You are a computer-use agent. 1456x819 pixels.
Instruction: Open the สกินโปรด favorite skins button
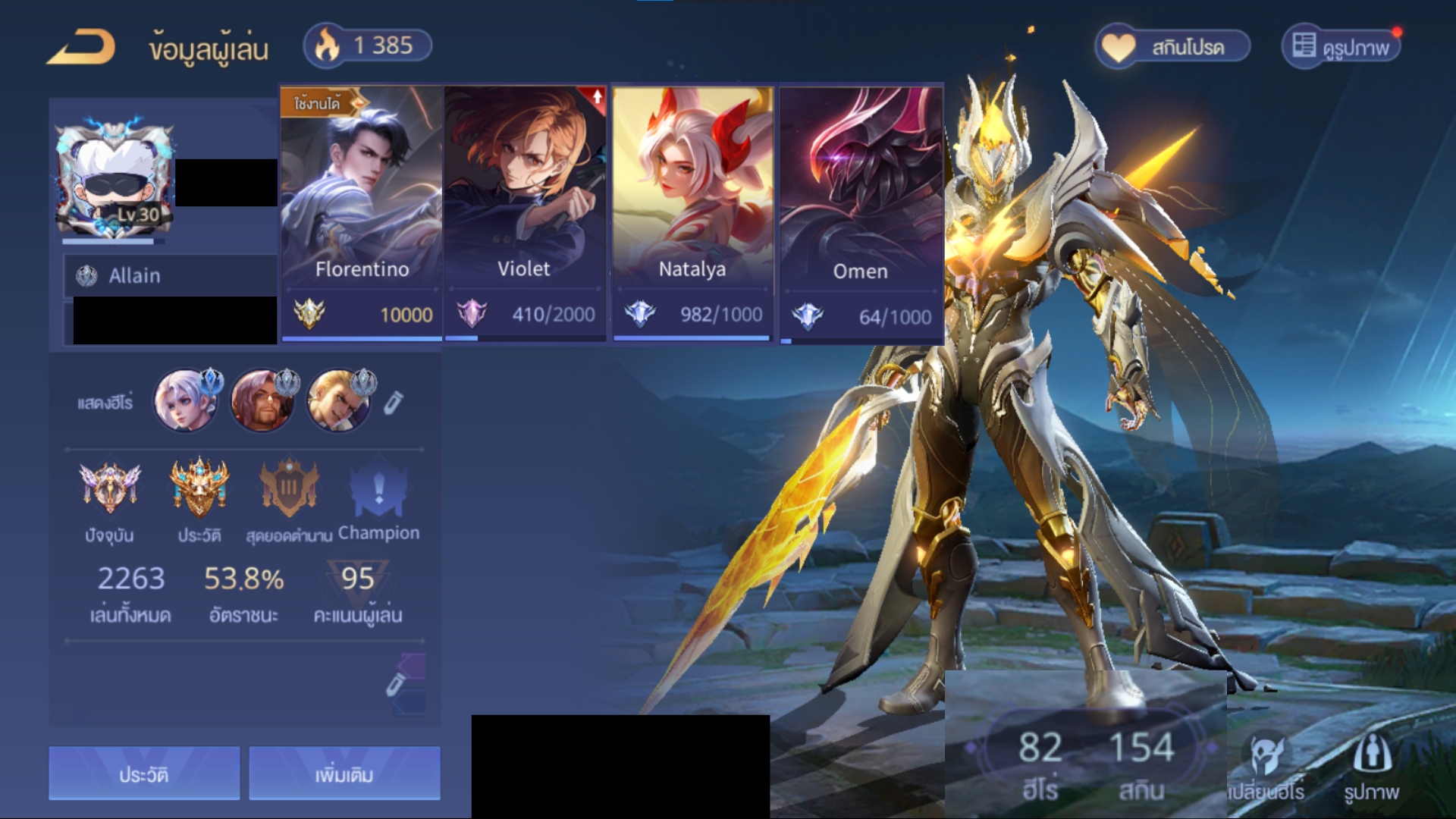pyautogui.click(x=1172, y=47)
